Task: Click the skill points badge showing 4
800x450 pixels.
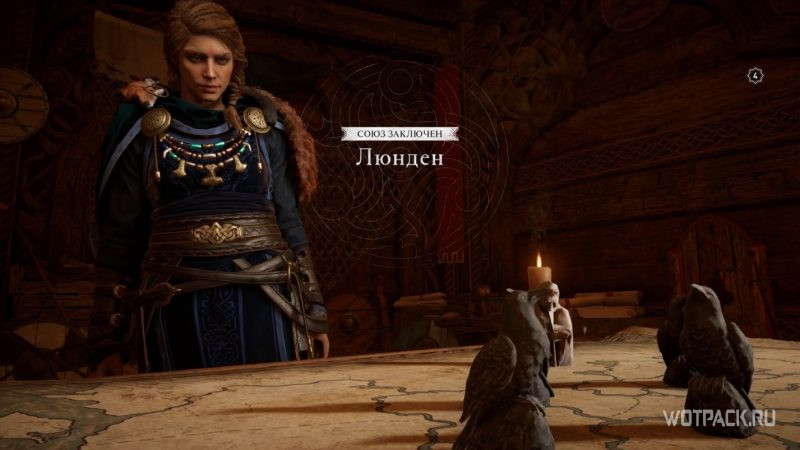Action: 758,73
